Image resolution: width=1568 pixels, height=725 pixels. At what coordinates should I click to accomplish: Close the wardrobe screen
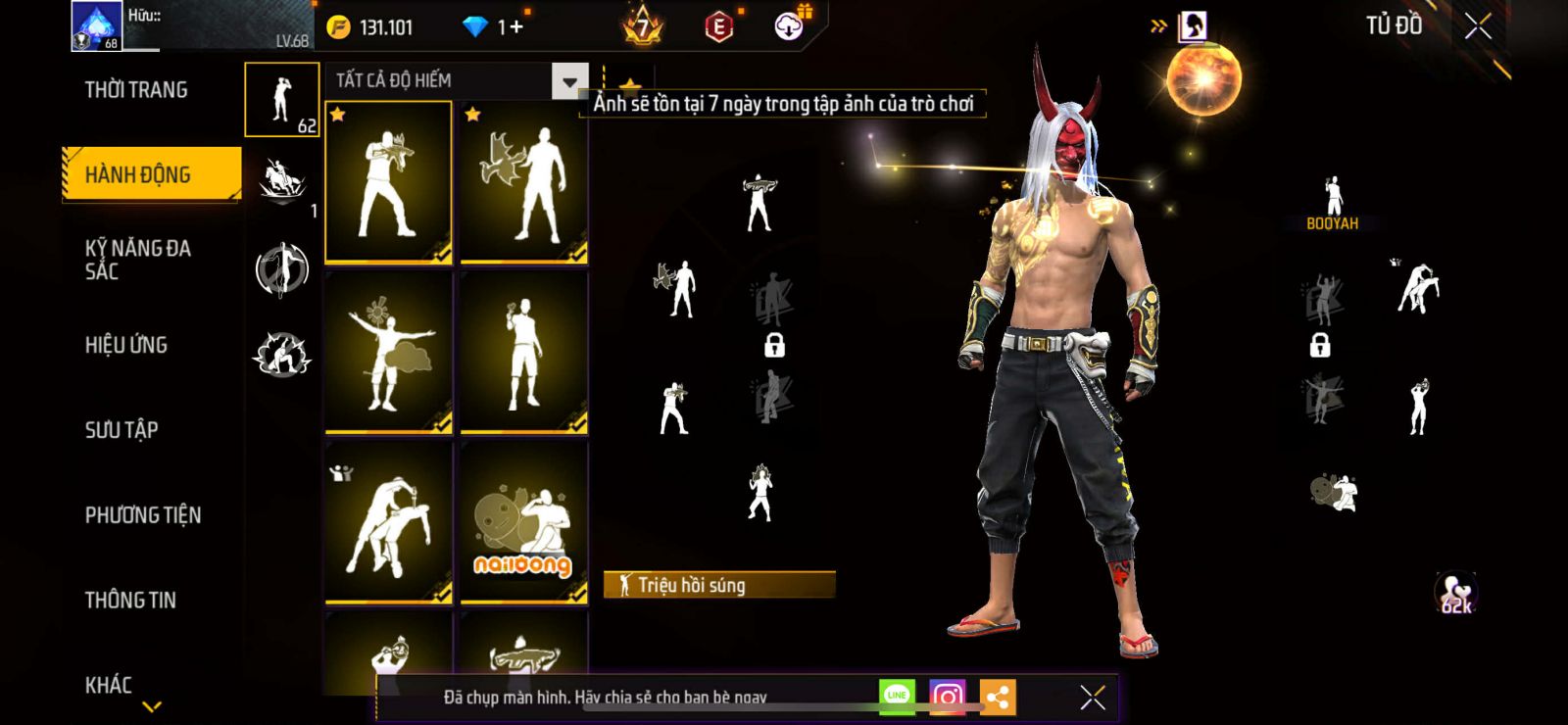(1478, 26)
